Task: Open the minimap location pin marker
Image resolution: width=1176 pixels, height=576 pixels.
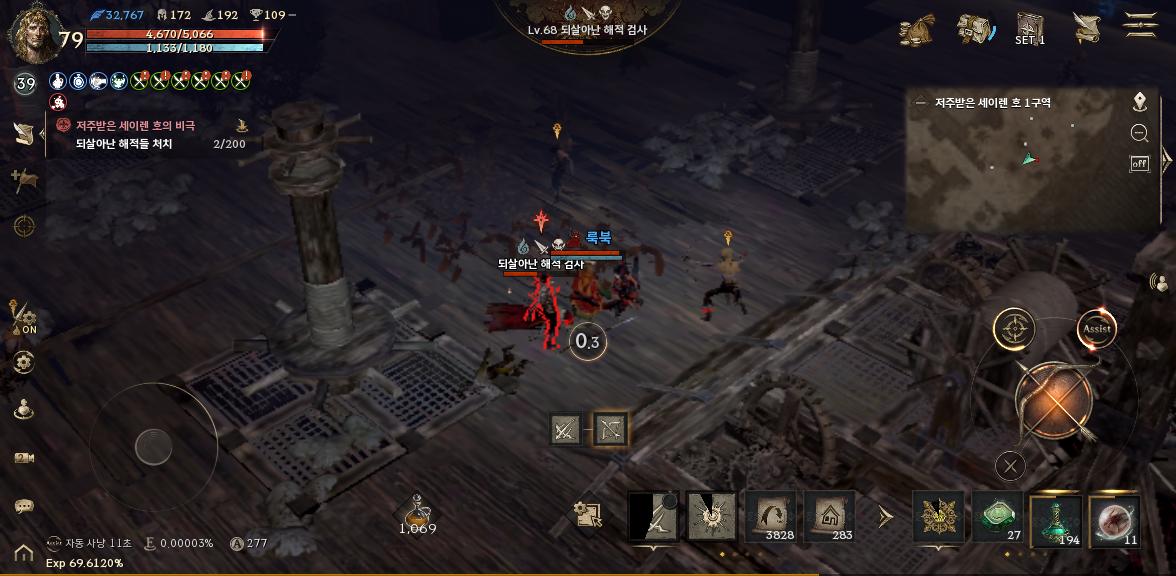Action: pyautogui.click(x=1139, y=102)
